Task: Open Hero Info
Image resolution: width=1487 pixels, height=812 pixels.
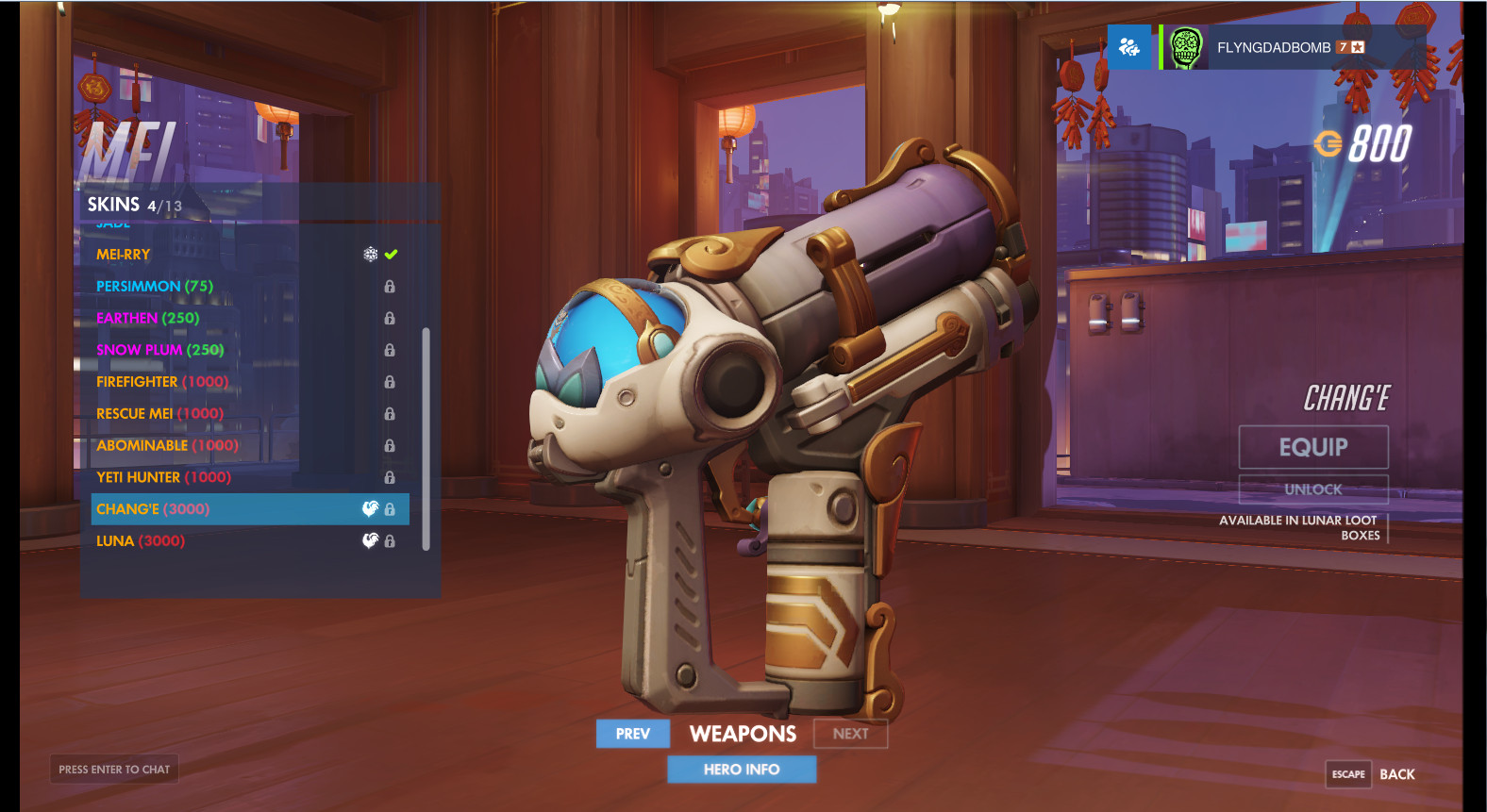Action: 742,770
